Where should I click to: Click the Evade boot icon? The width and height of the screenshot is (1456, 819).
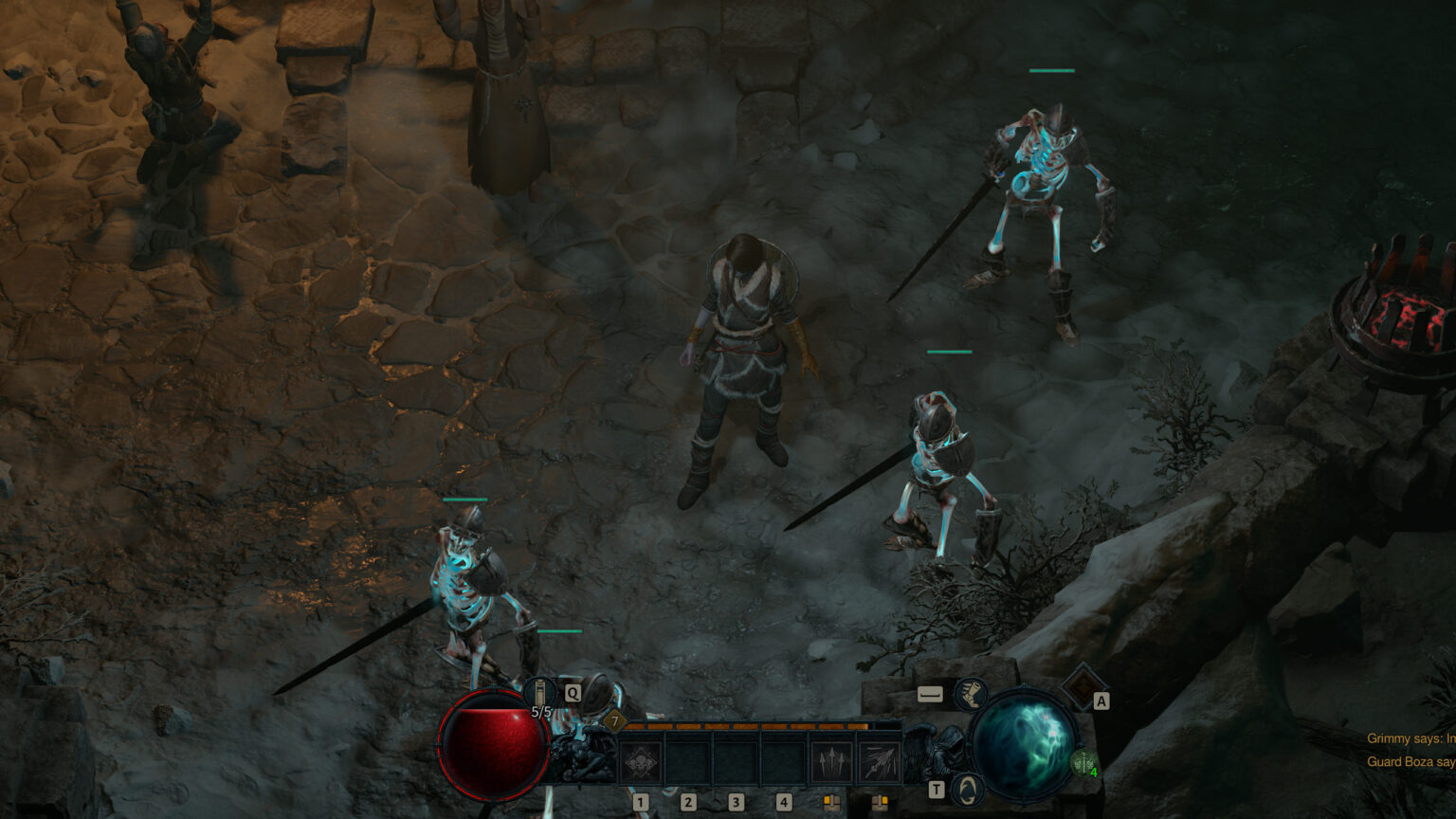pos(971,696)
